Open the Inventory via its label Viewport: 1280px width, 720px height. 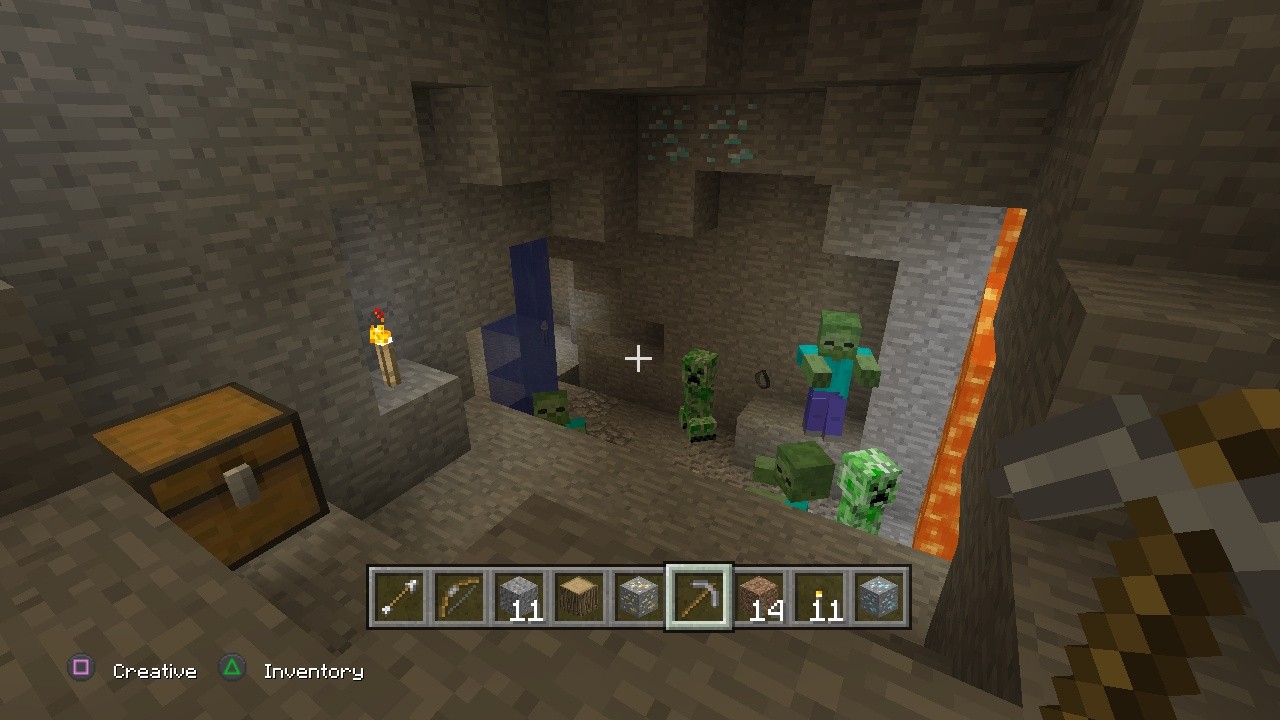tap(313, 671)
